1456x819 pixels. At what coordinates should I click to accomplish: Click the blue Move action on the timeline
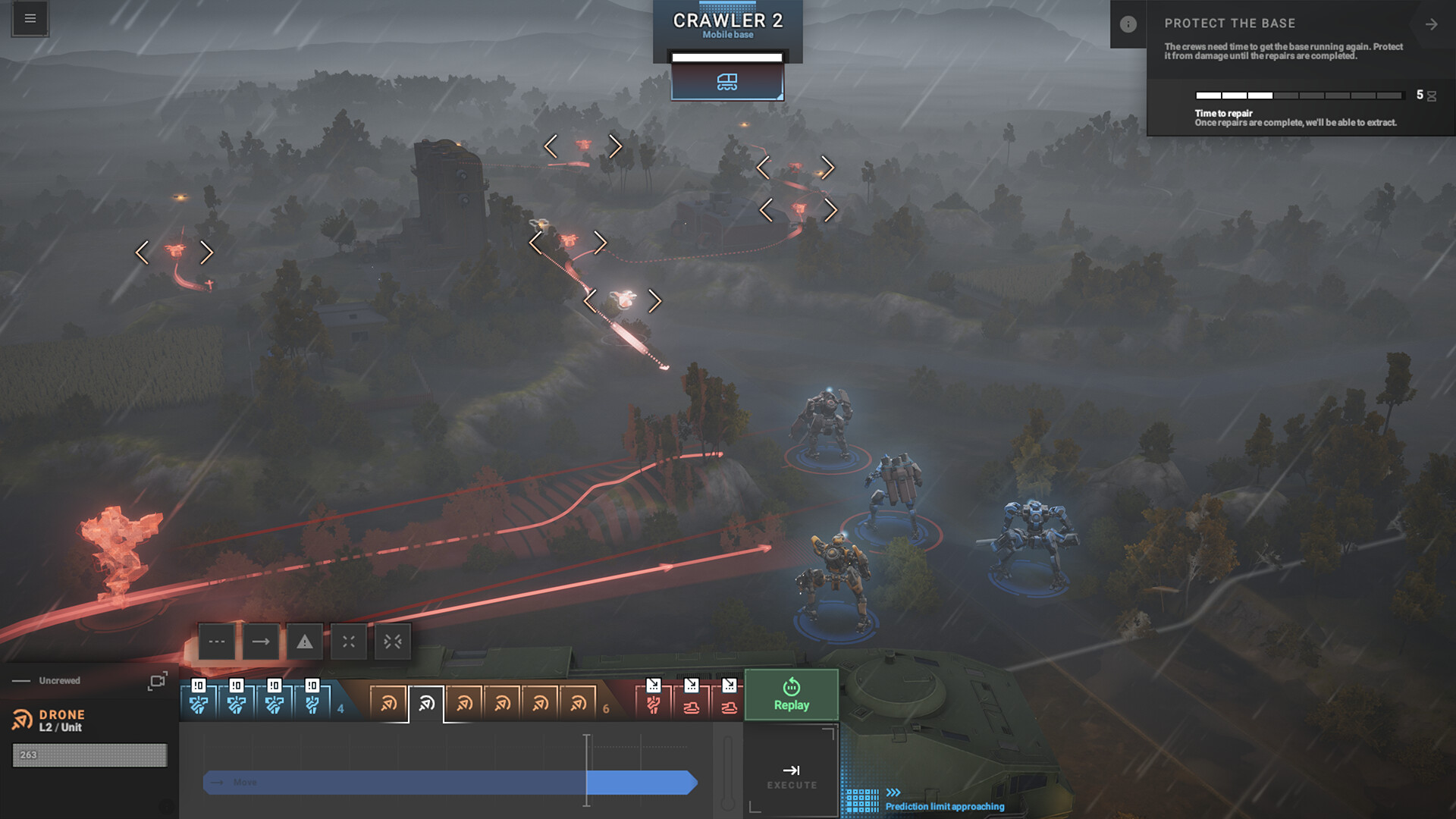[x=449, y=783]
